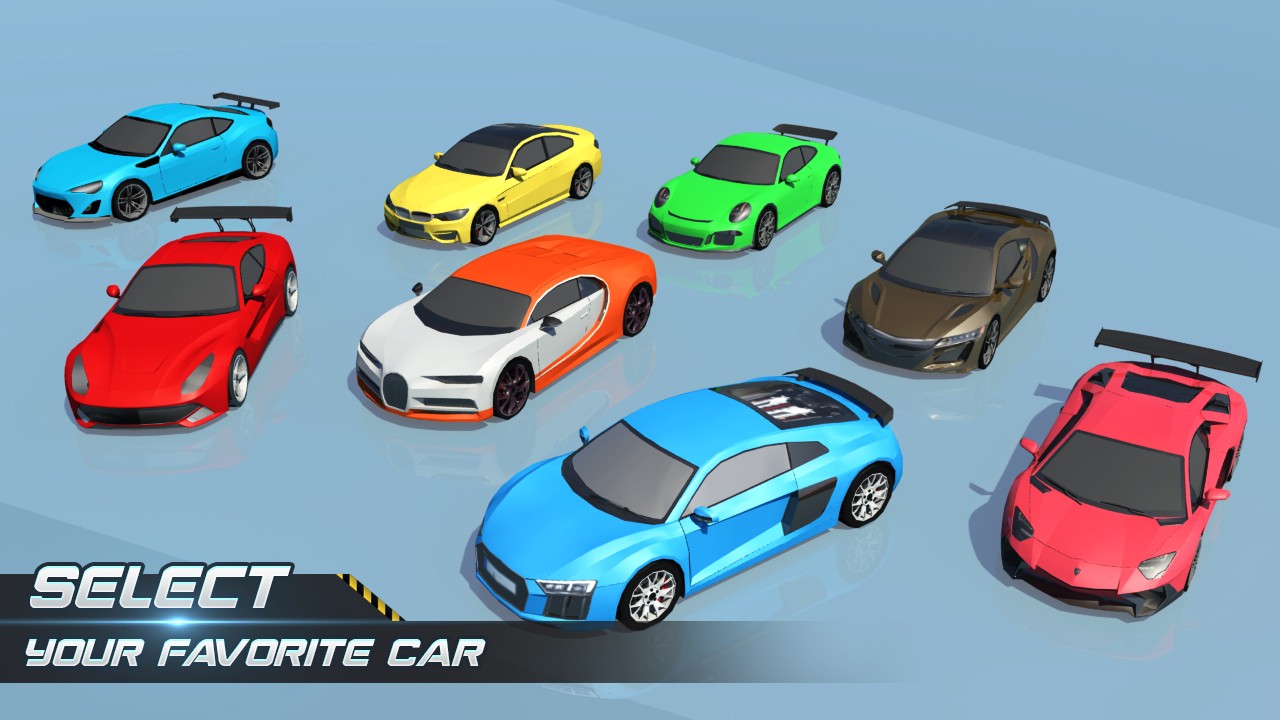Select the bronze-brown supercar
Image resolution: width=1280 pixels, height=720 pixels.
coord(950,285)
